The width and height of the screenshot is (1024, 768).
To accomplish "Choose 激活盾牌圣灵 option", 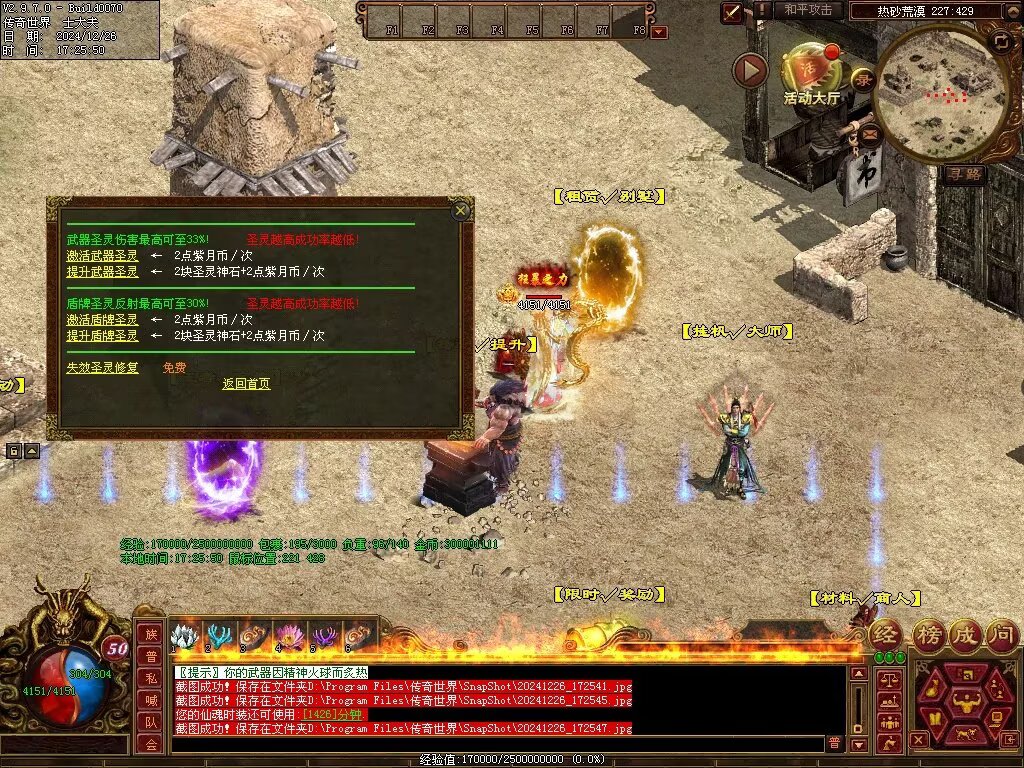I will [102, 320].
